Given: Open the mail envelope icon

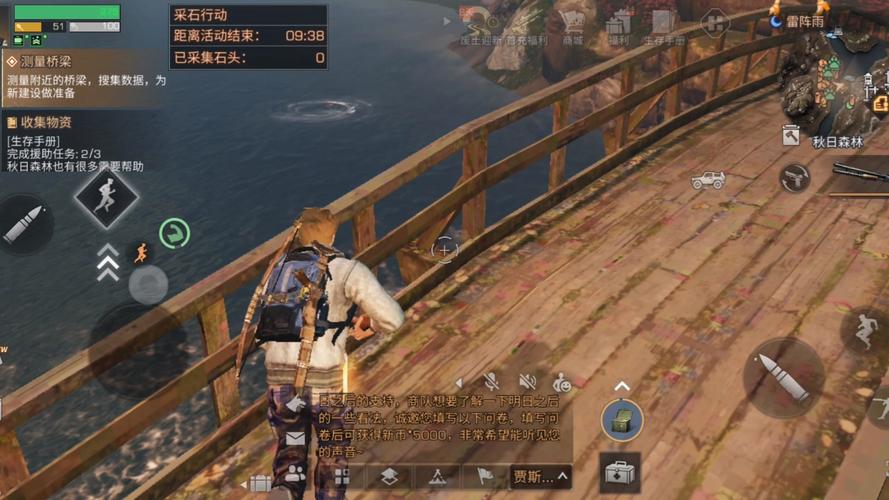Looking at the screenshot, I should click(x=295, y=438).
